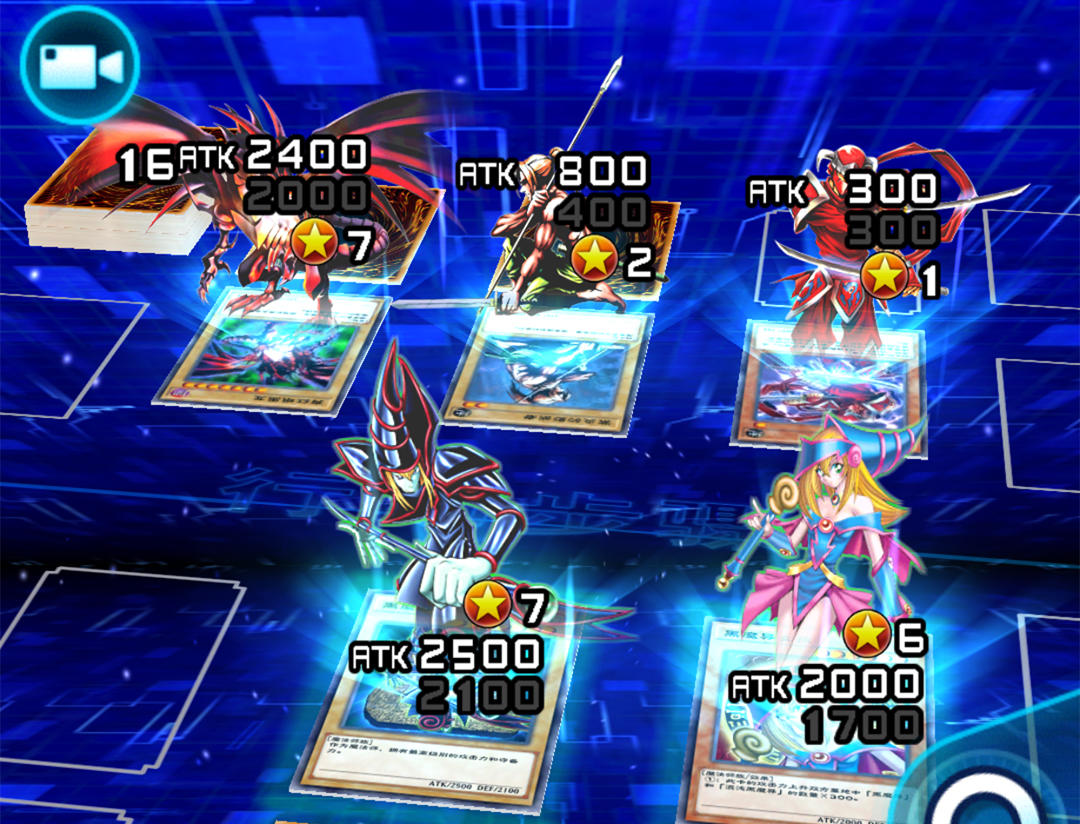Pick the opponent's 300 ATK red warrior card
Image resolution: width=1080 pixels, height=824 pixels.
click(830, 385)
